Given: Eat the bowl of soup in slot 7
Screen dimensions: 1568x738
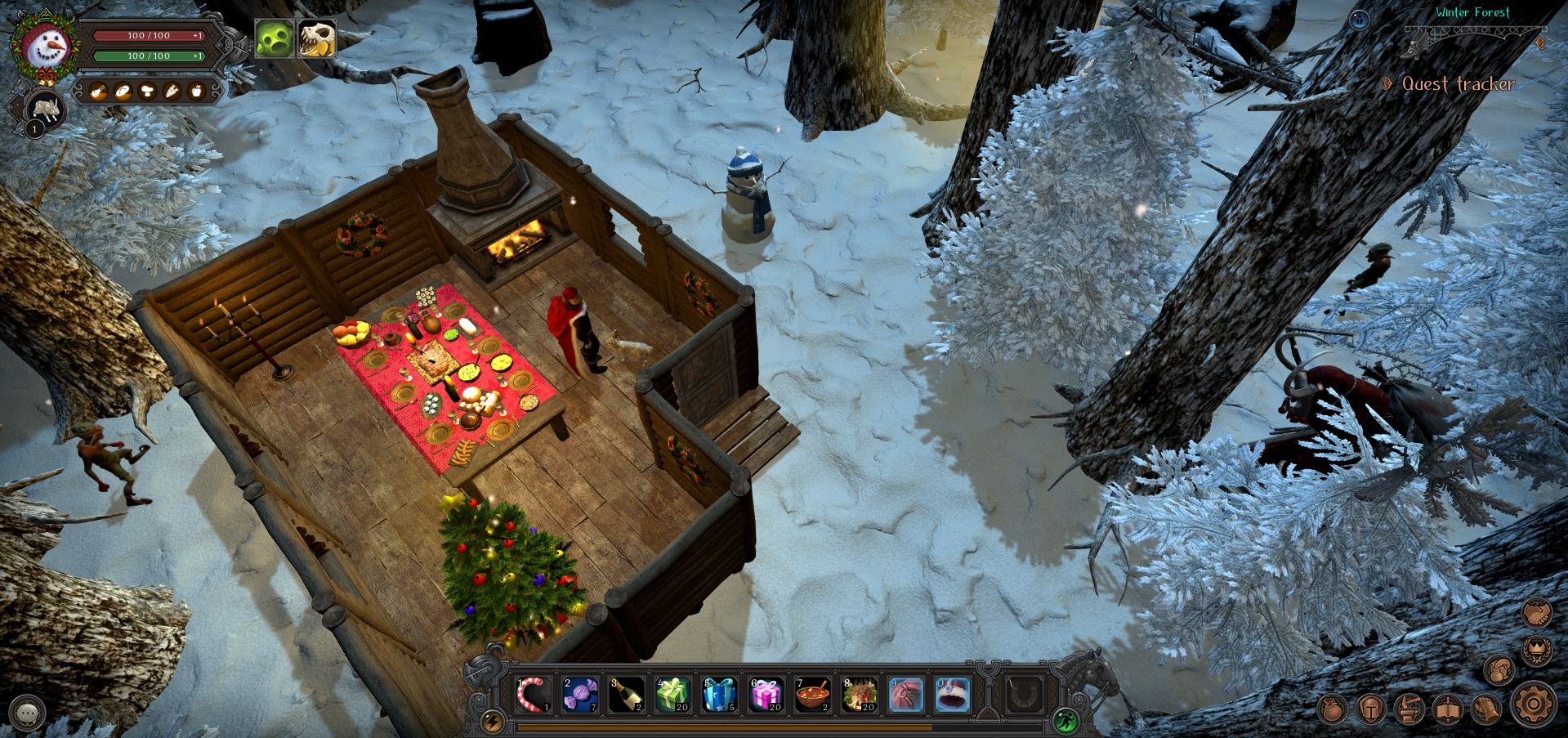Looking at the screenshot, I should tap(813, 695).
